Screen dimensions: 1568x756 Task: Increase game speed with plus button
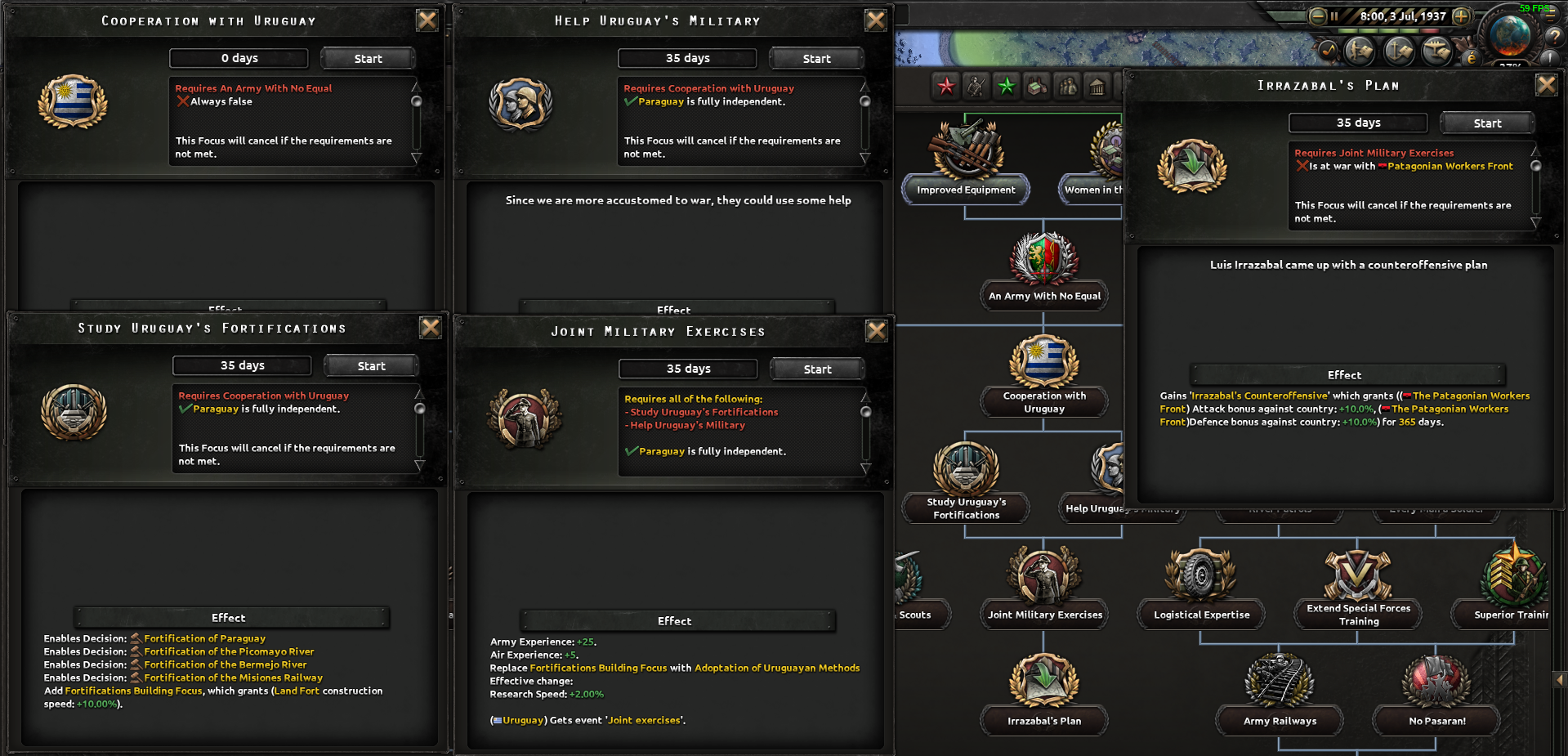pos(1460,16)
